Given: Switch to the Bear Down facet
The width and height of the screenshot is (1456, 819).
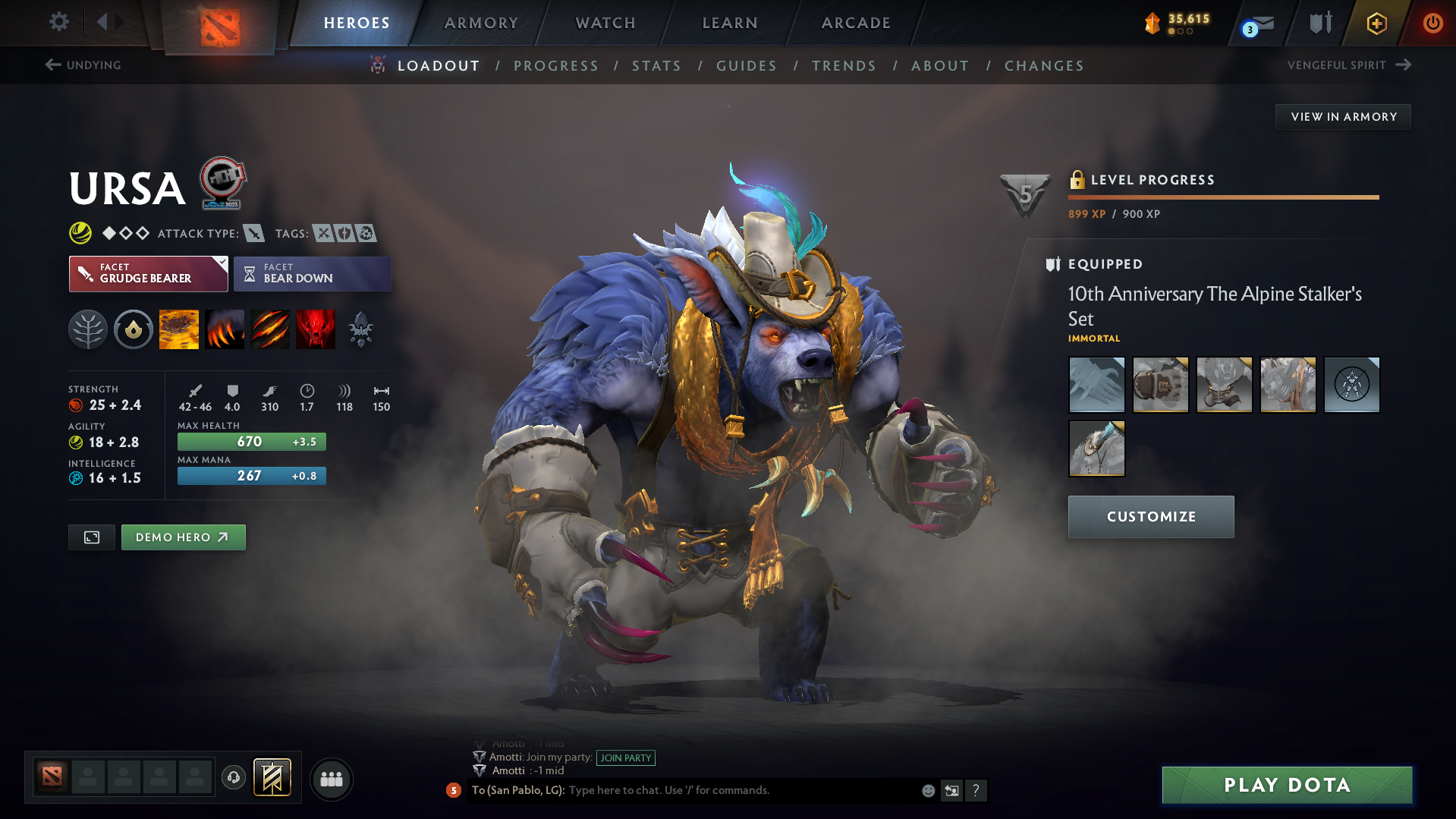Looking at the screenshot, I should coord(312,273).
